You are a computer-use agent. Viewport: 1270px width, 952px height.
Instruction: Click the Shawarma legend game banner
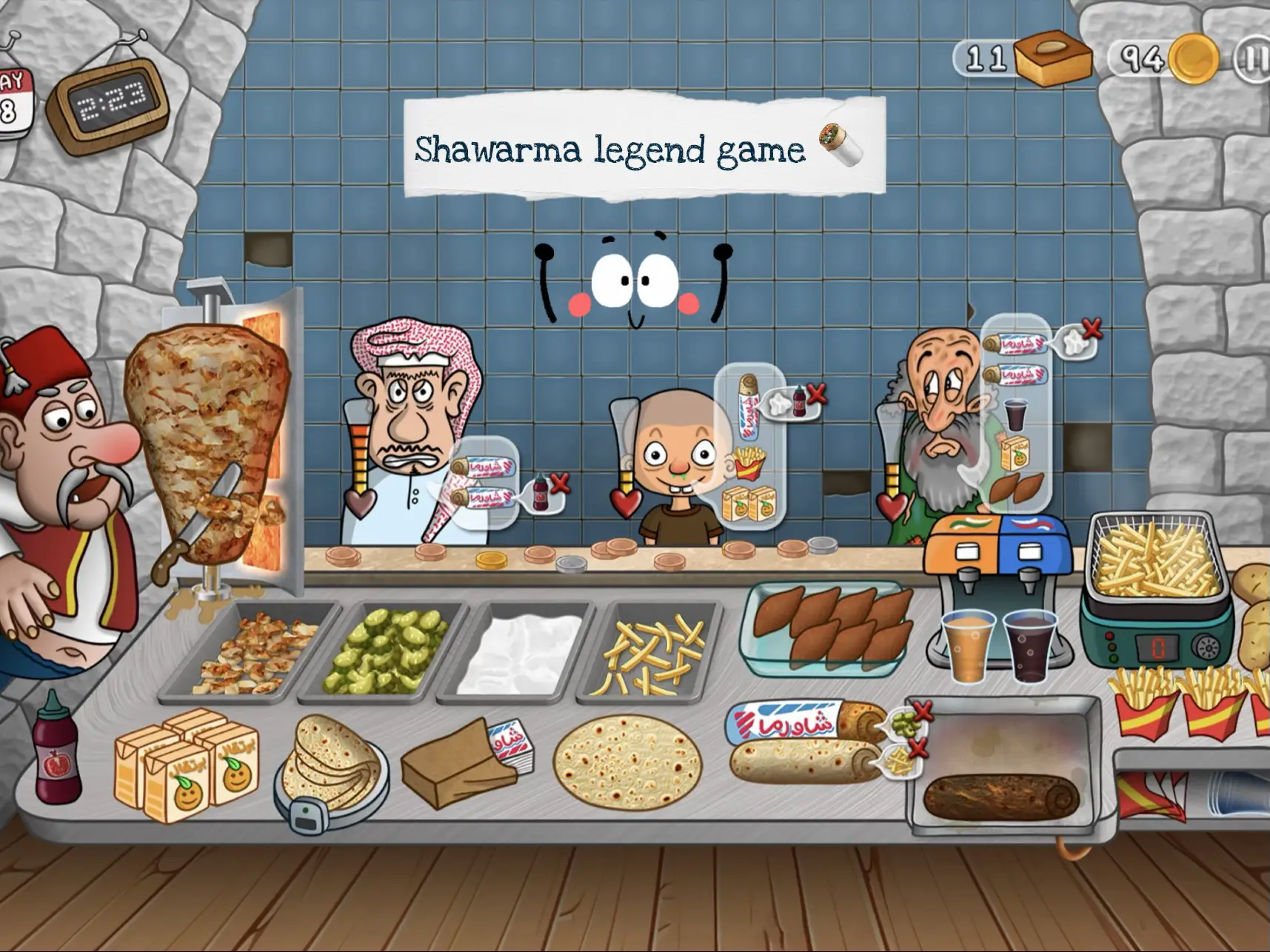(641, 146)
